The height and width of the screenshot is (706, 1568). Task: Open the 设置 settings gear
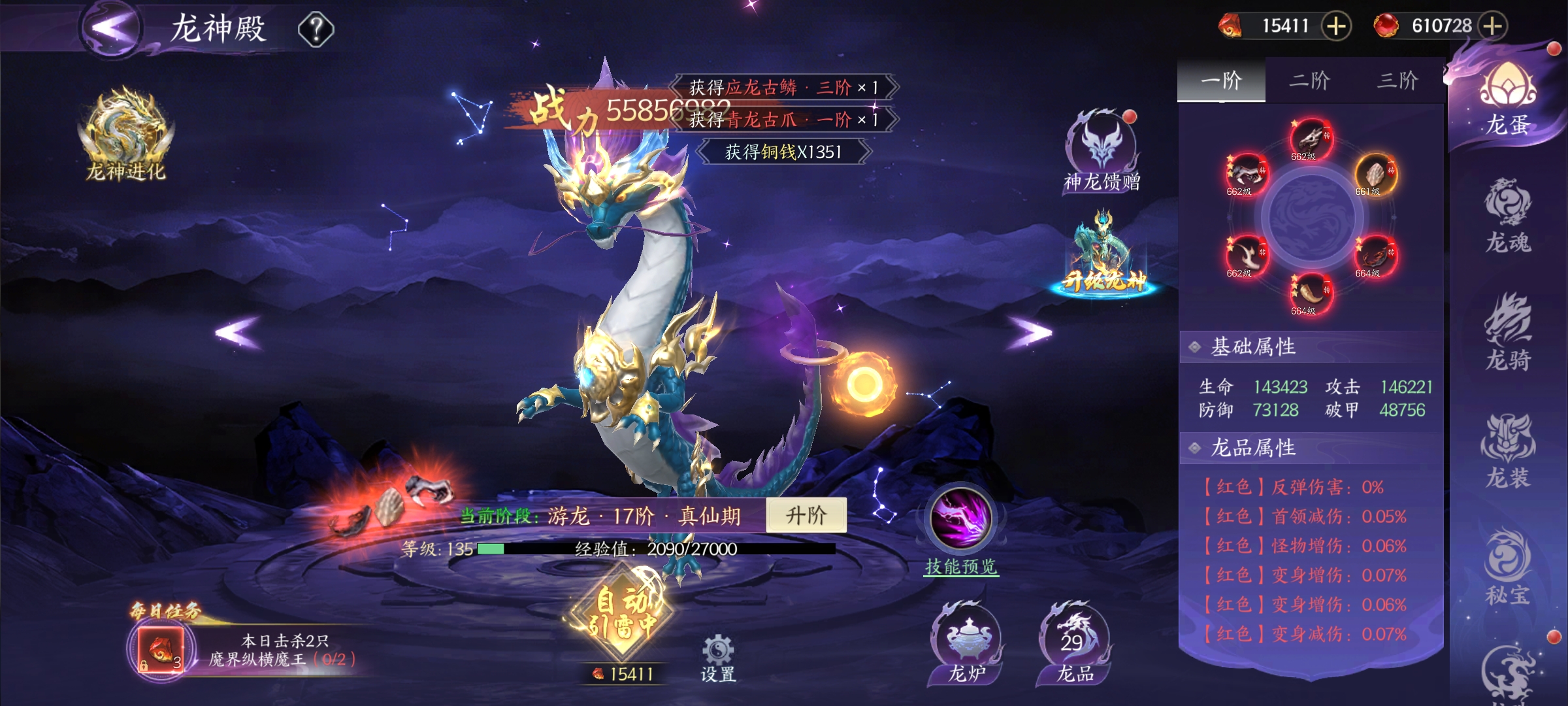click(x=718, y=657)
